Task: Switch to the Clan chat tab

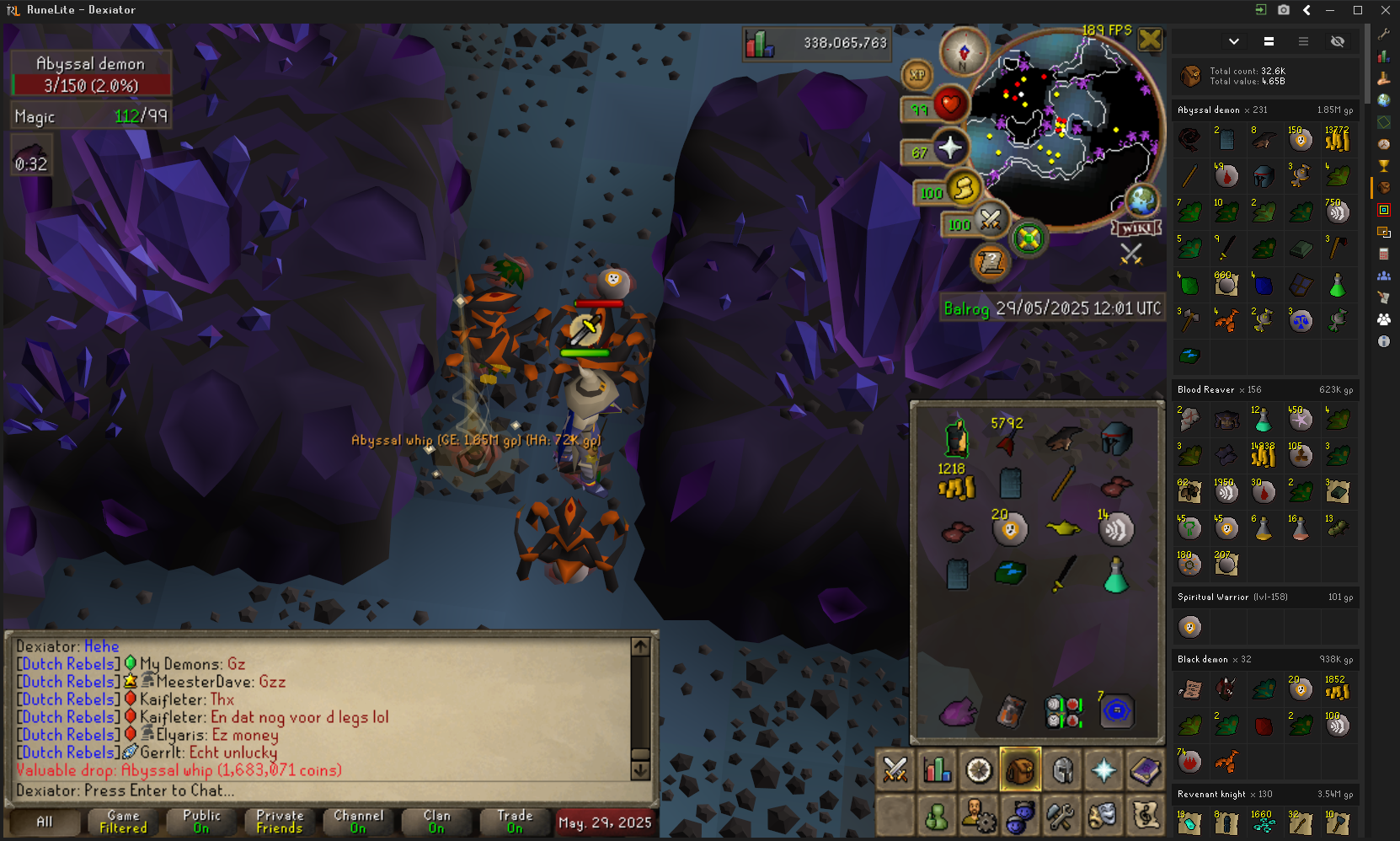Action: [436, 822]
